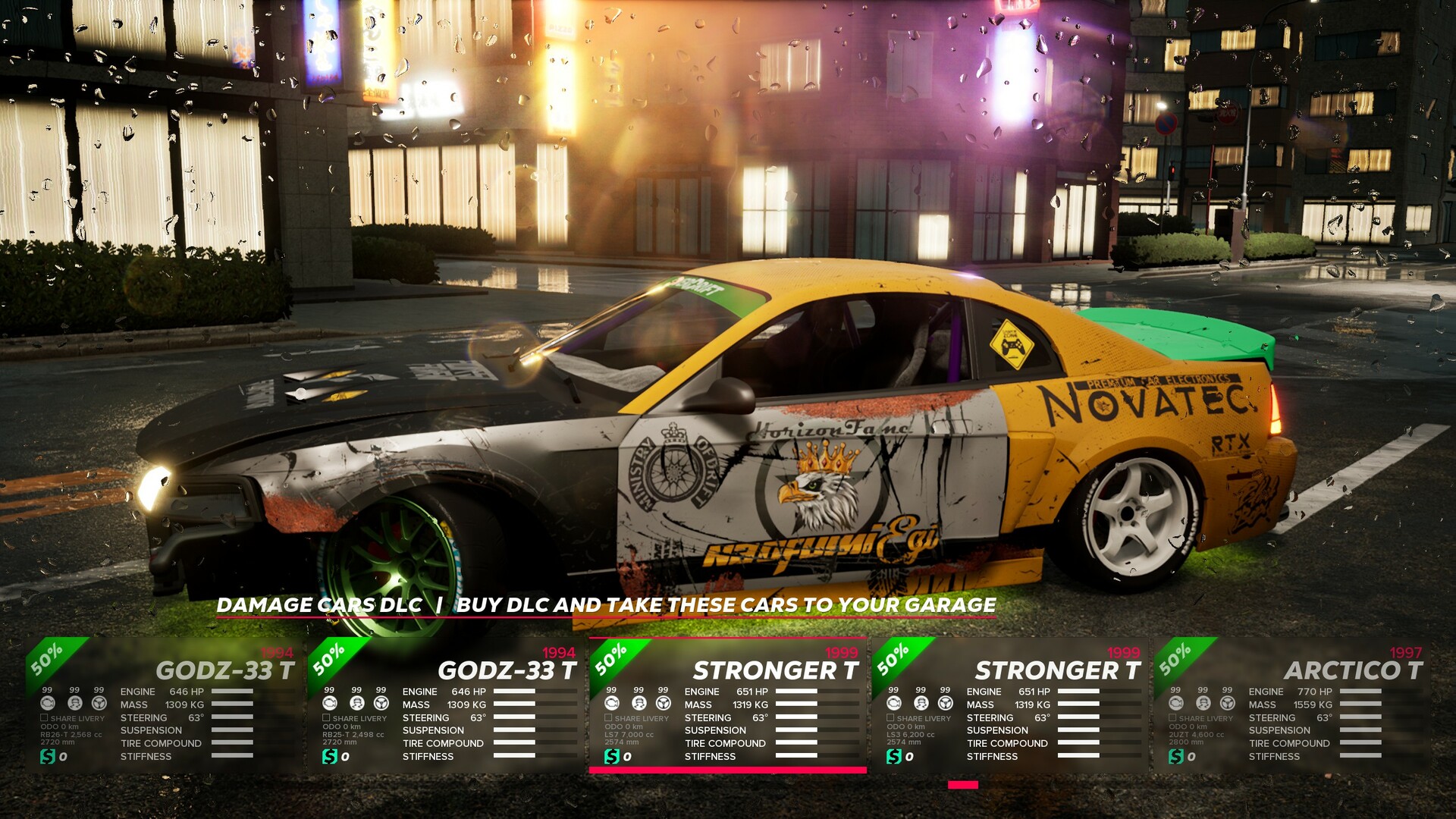Click the driver skill icon on the first GODZ-33 T
This screenshot has height=819, width=1456.
point(74,702)
